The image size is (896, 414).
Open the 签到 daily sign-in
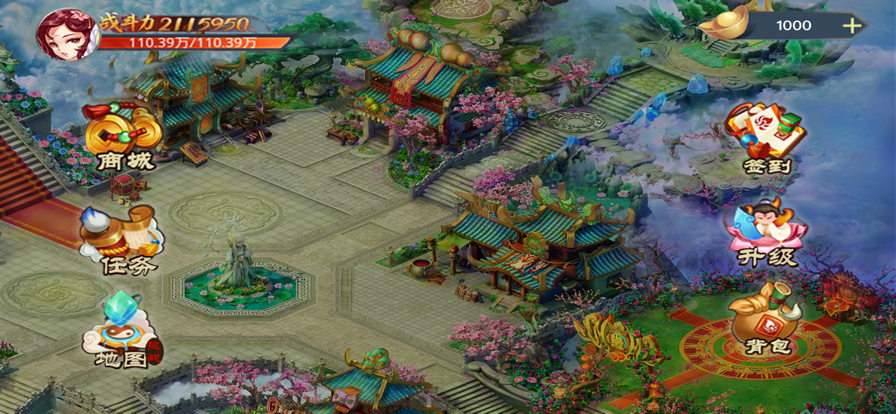click(767, 138)
